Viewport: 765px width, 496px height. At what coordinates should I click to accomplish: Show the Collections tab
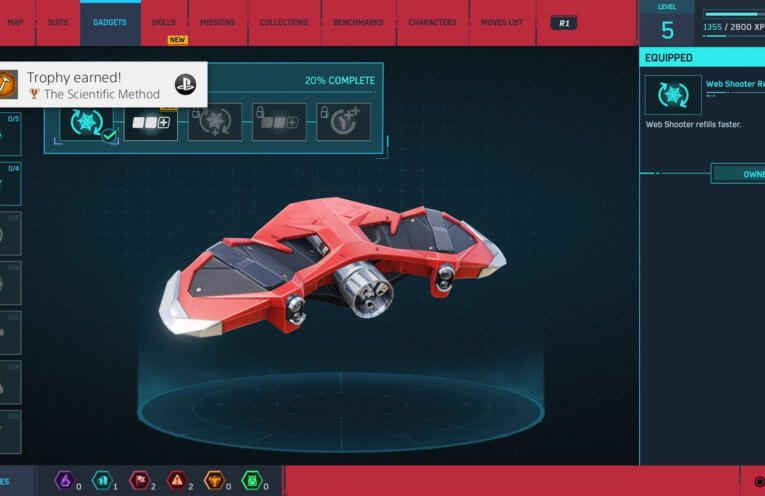(x=284, y=22)
